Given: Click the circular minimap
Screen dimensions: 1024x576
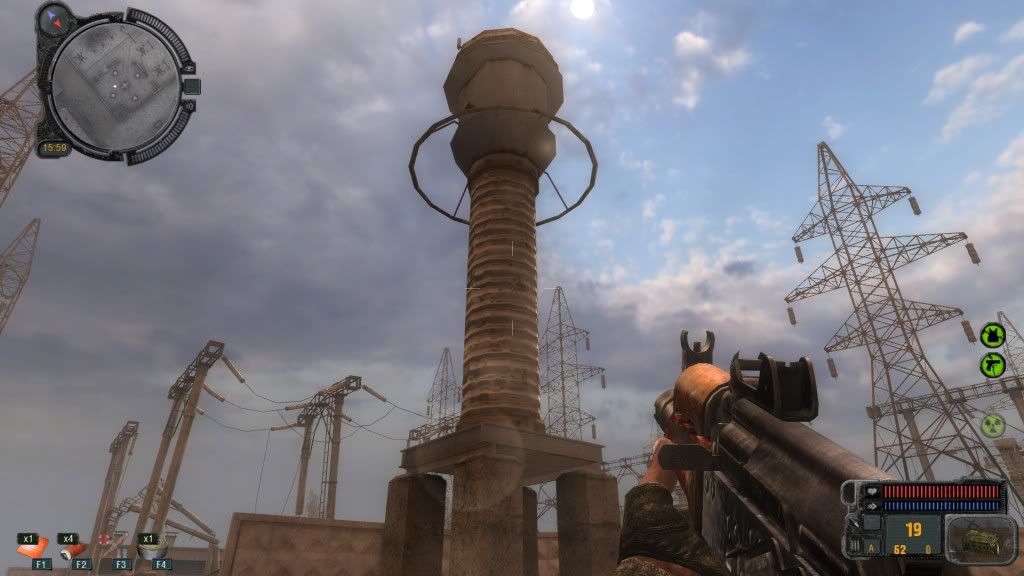Looking at the screenshot, I should tap(115, 86).
